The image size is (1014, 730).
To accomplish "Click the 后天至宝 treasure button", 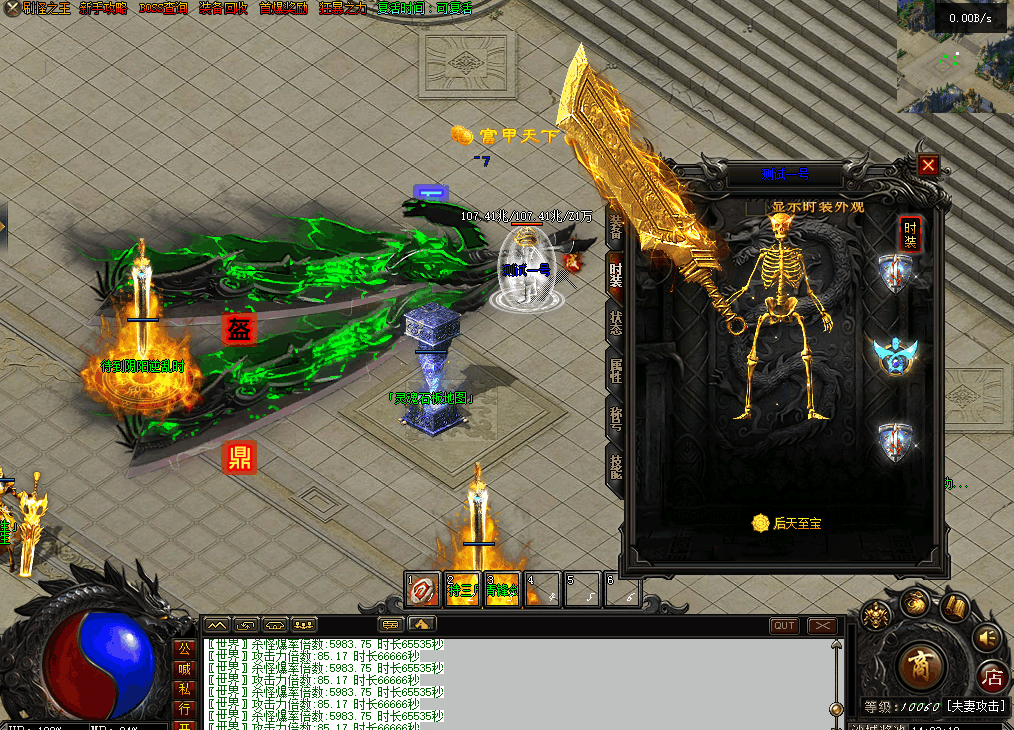I will click(x=787, y=523).
